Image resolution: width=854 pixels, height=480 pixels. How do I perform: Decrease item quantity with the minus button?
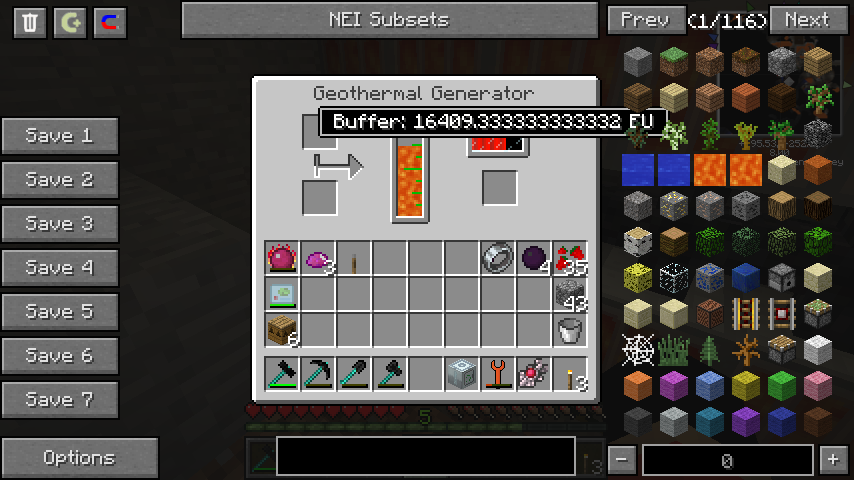(x=622, y=460)
